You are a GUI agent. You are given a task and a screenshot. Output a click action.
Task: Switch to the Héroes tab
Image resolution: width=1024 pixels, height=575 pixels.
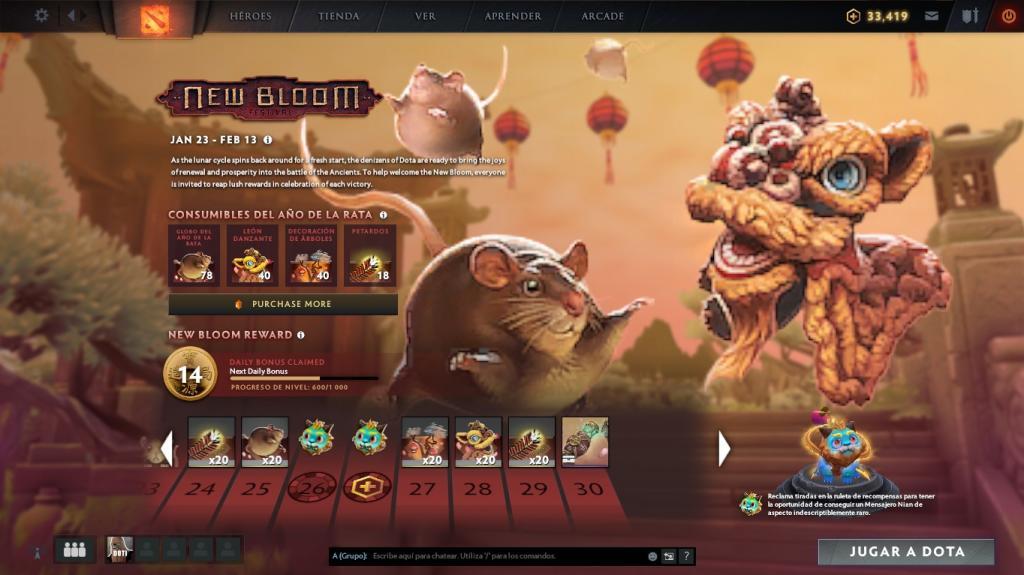[x=251, y=16]
